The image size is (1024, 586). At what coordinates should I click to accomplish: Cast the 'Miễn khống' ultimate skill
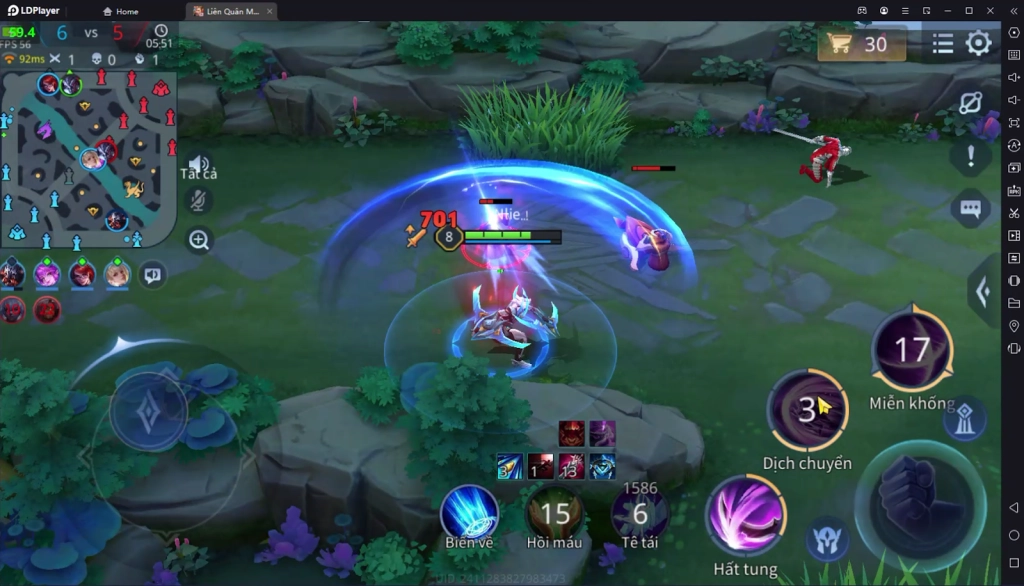(911, 350)
